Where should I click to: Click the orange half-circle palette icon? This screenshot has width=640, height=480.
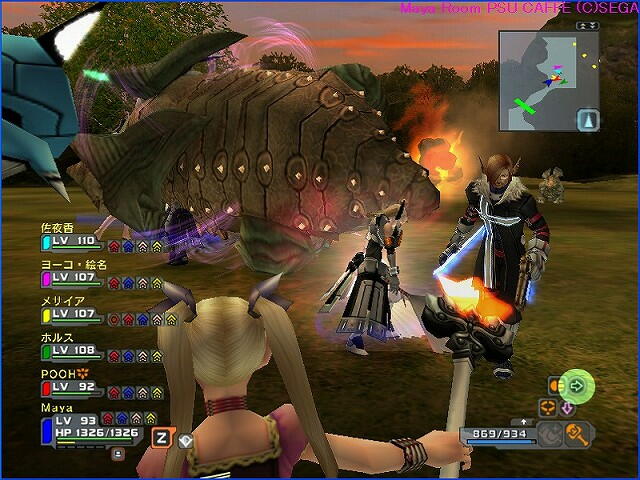tap(551, 384)
